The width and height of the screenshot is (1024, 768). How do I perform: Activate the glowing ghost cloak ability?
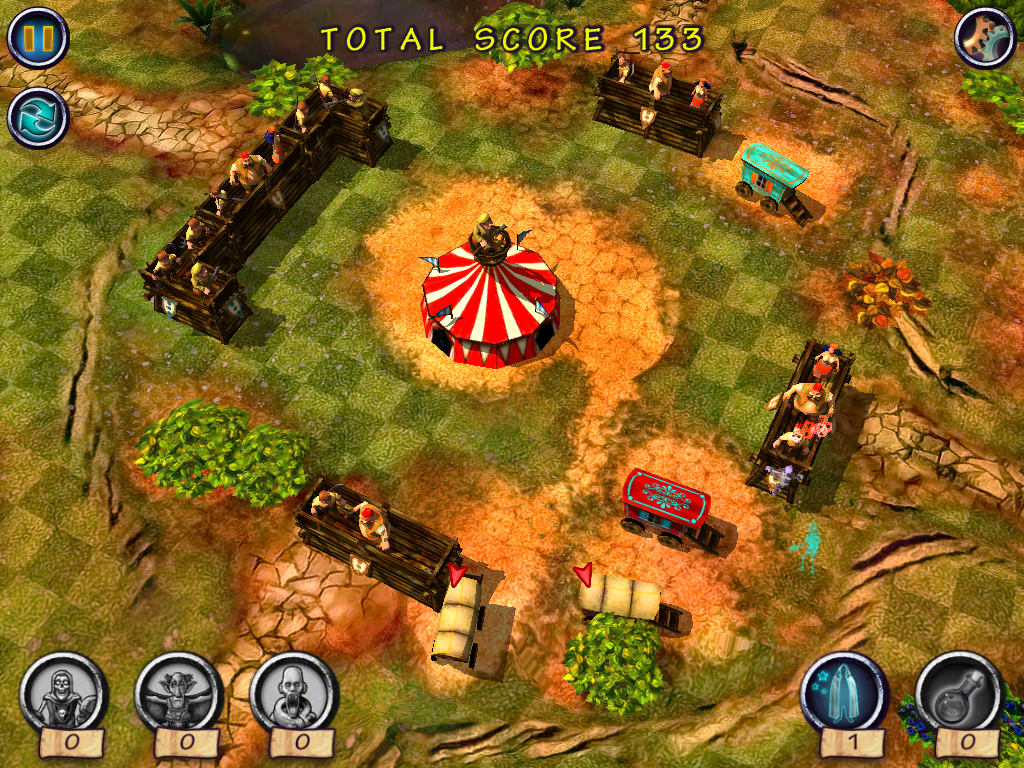[844, 694]
